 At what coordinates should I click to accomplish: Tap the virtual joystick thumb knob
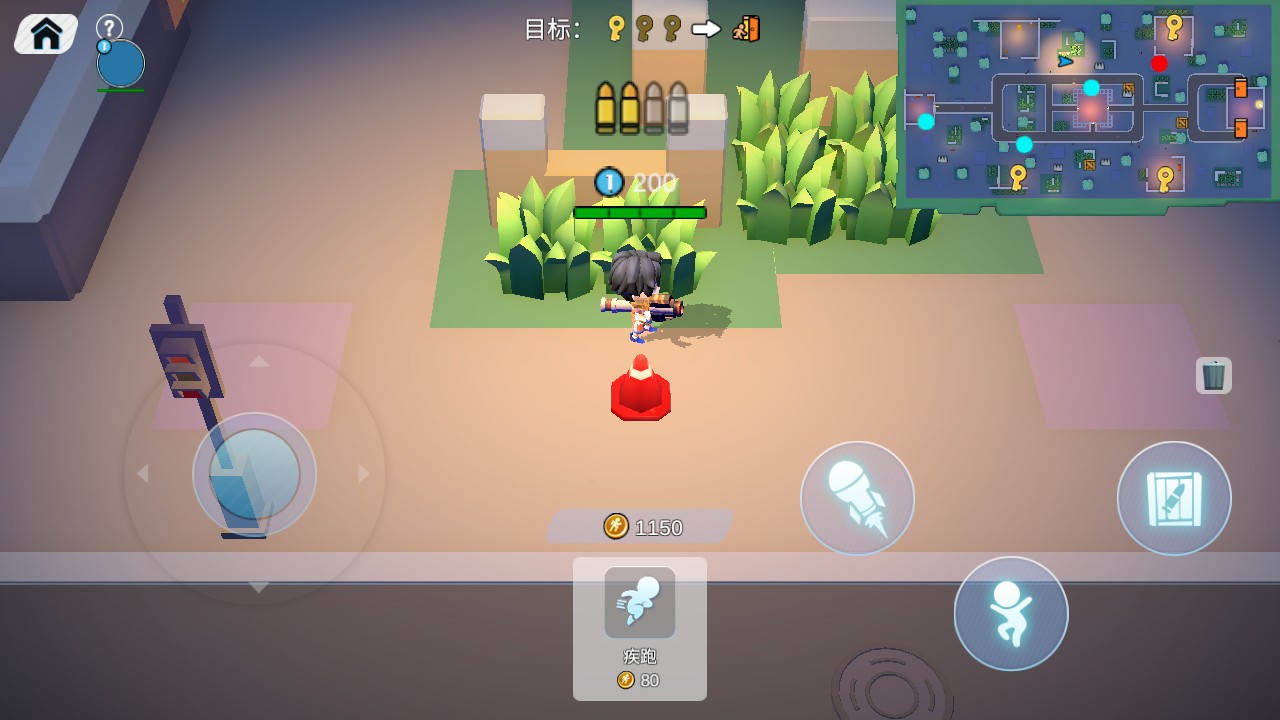click(254, 474)
